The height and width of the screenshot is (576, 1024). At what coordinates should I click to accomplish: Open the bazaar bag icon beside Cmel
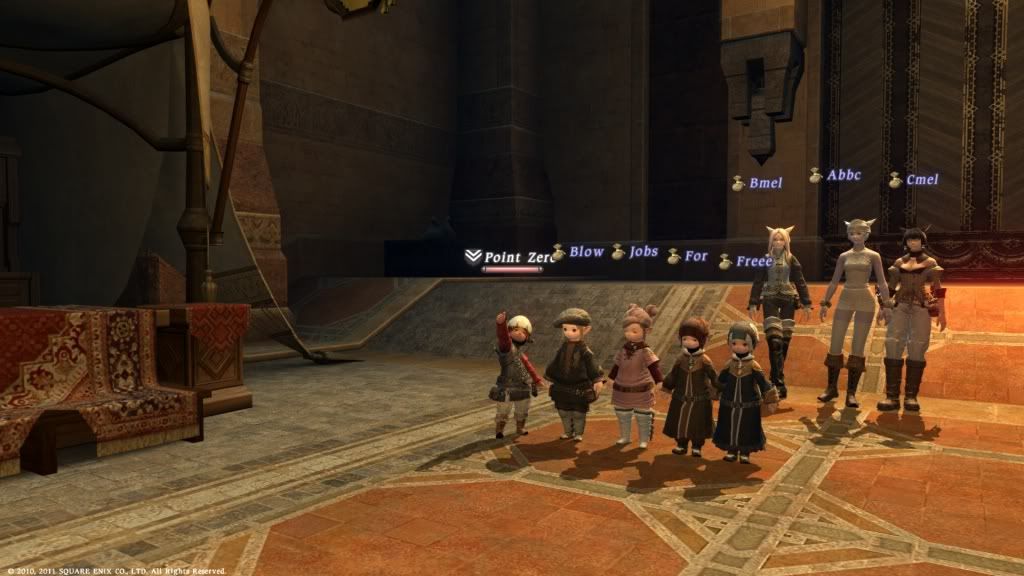click(895, 181)
